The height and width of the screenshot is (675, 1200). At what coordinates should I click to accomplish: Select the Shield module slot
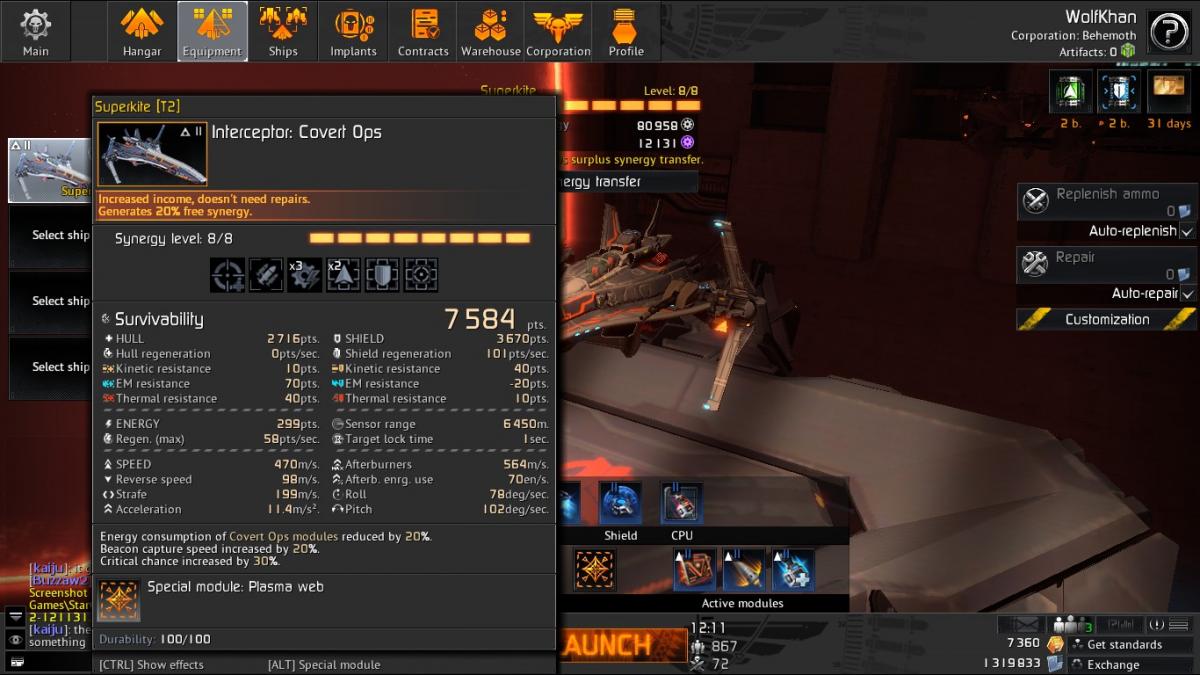click(620, 503)
